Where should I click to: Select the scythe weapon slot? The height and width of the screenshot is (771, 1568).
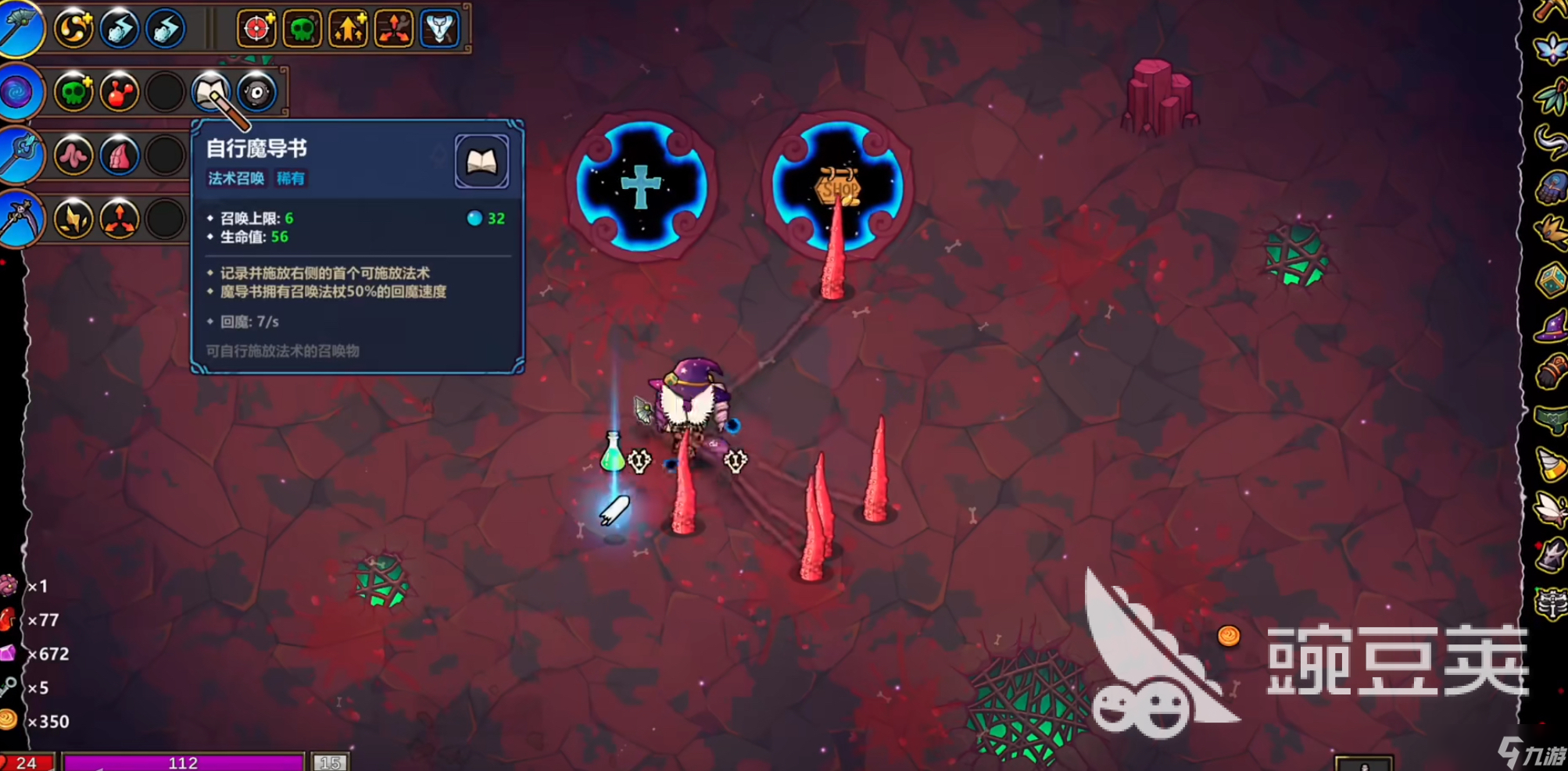[x=17, y=219]
